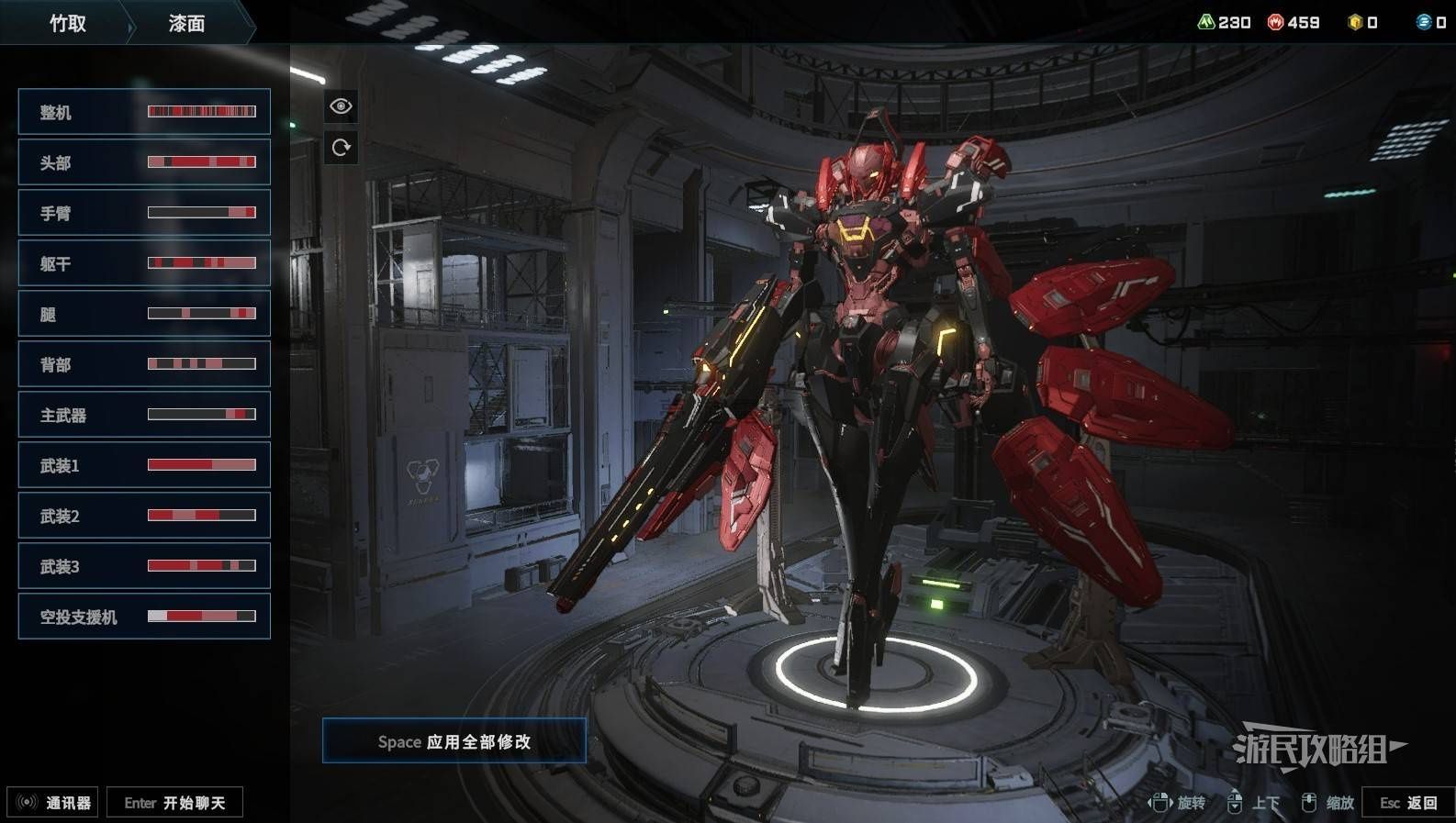Viewport: 1456px width, 823px height.
Task: Toggle the eye visibility icon
Action: (x=341, y=106)
